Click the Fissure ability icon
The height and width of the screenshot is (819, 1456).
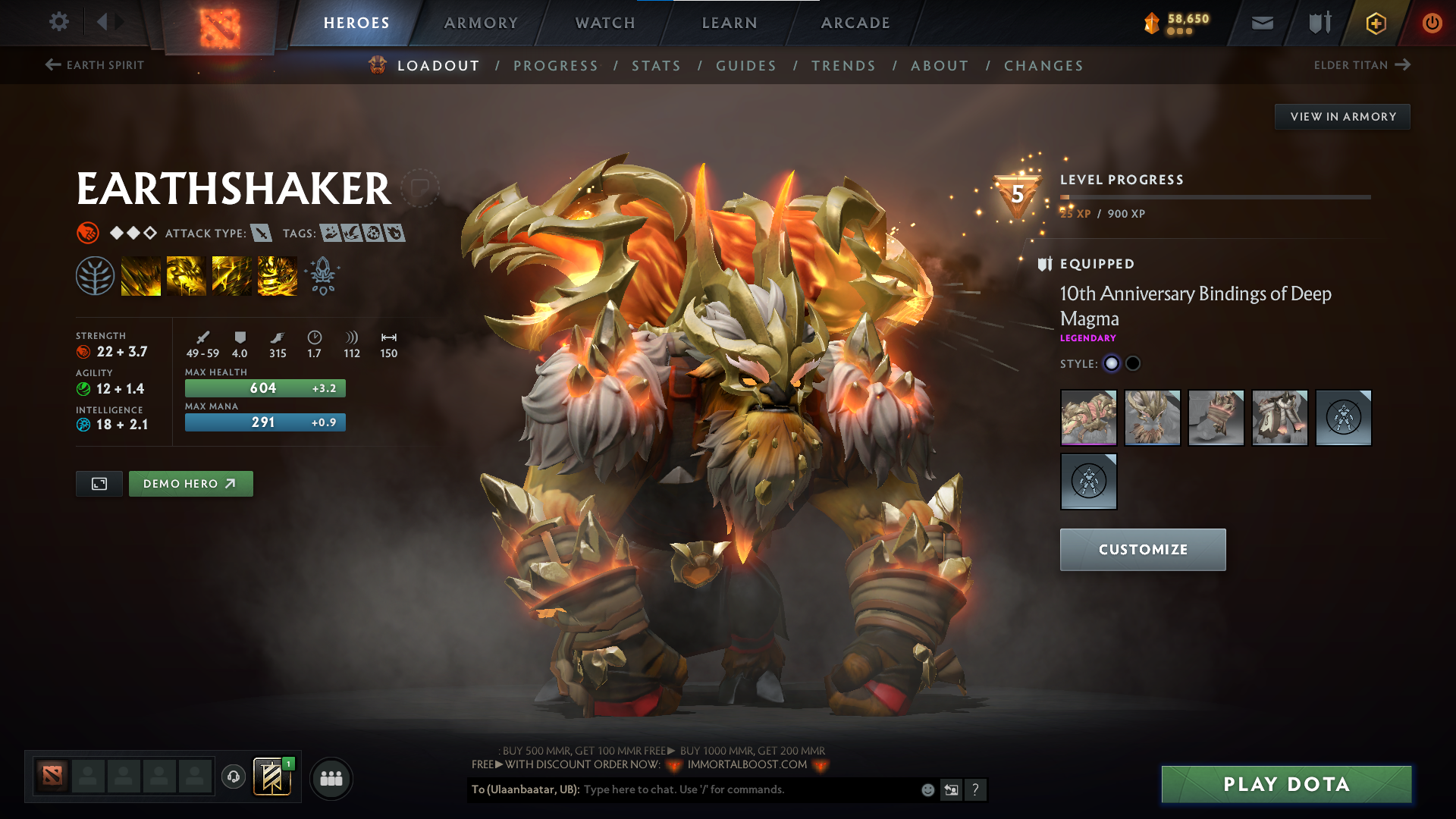pos(141,275)
